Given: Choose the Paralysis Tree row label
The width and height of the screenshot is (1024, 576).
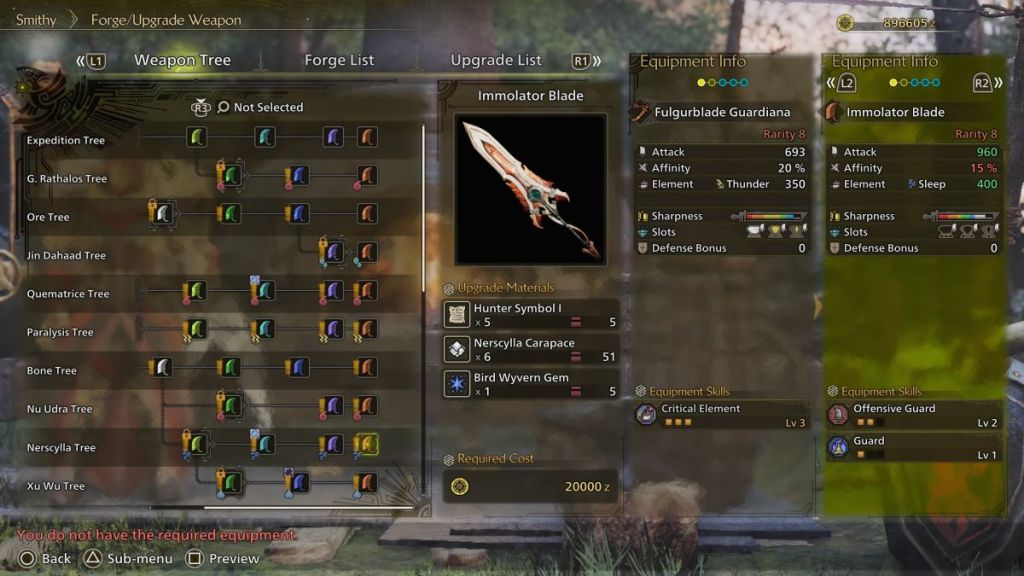Looking at the screenshot, I should (x=60, y=332).
